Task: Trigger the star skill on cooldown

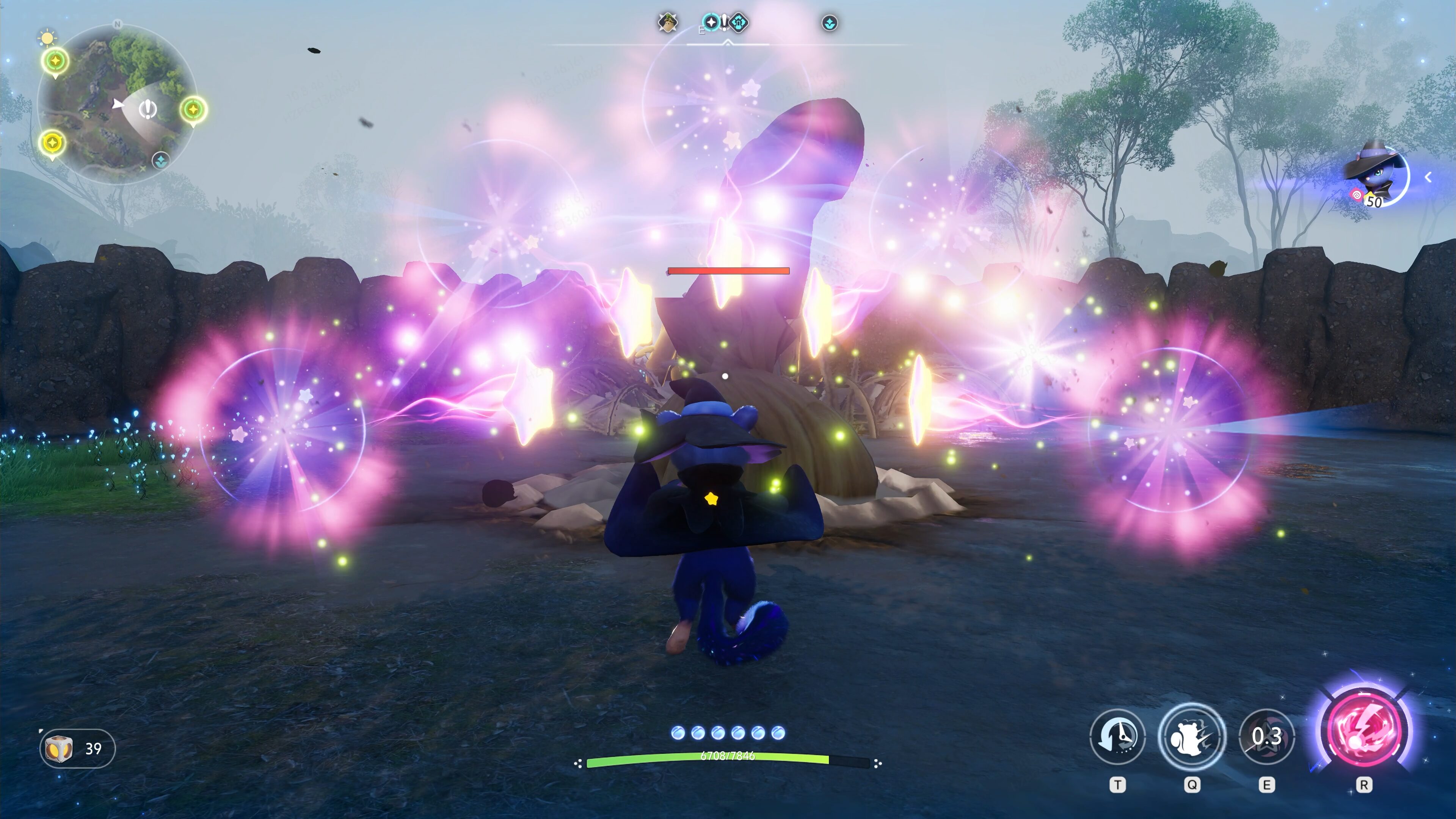Action: [1266, 736]
